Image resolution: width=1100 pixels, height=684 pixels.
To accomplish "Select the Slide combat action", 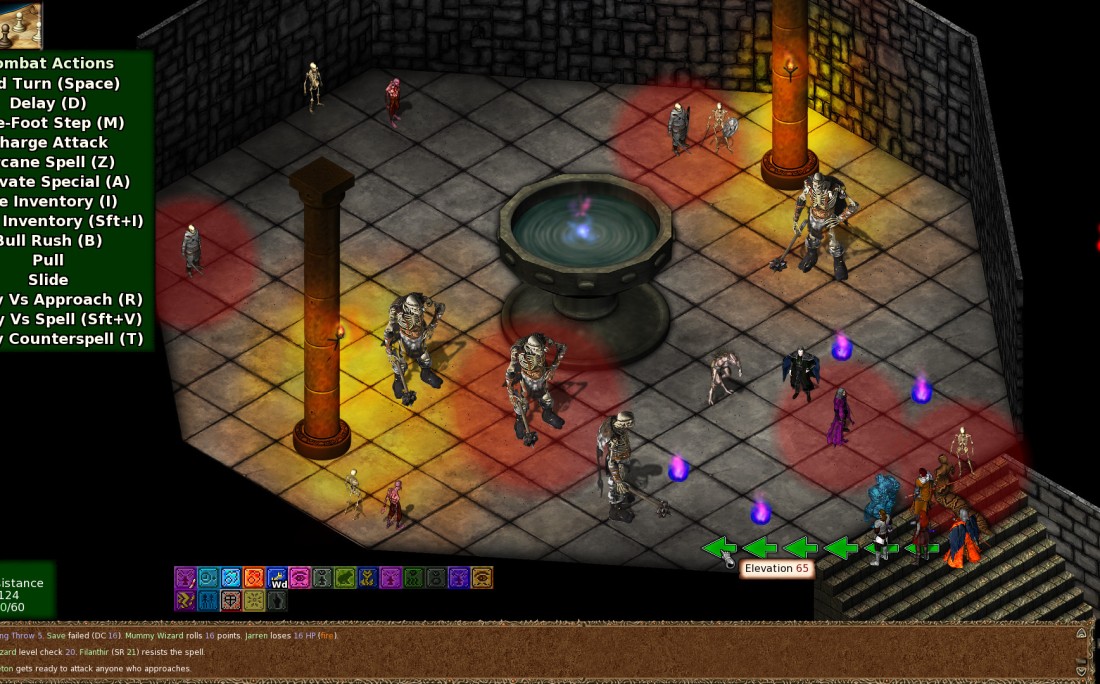I will [x=48, y=280].
